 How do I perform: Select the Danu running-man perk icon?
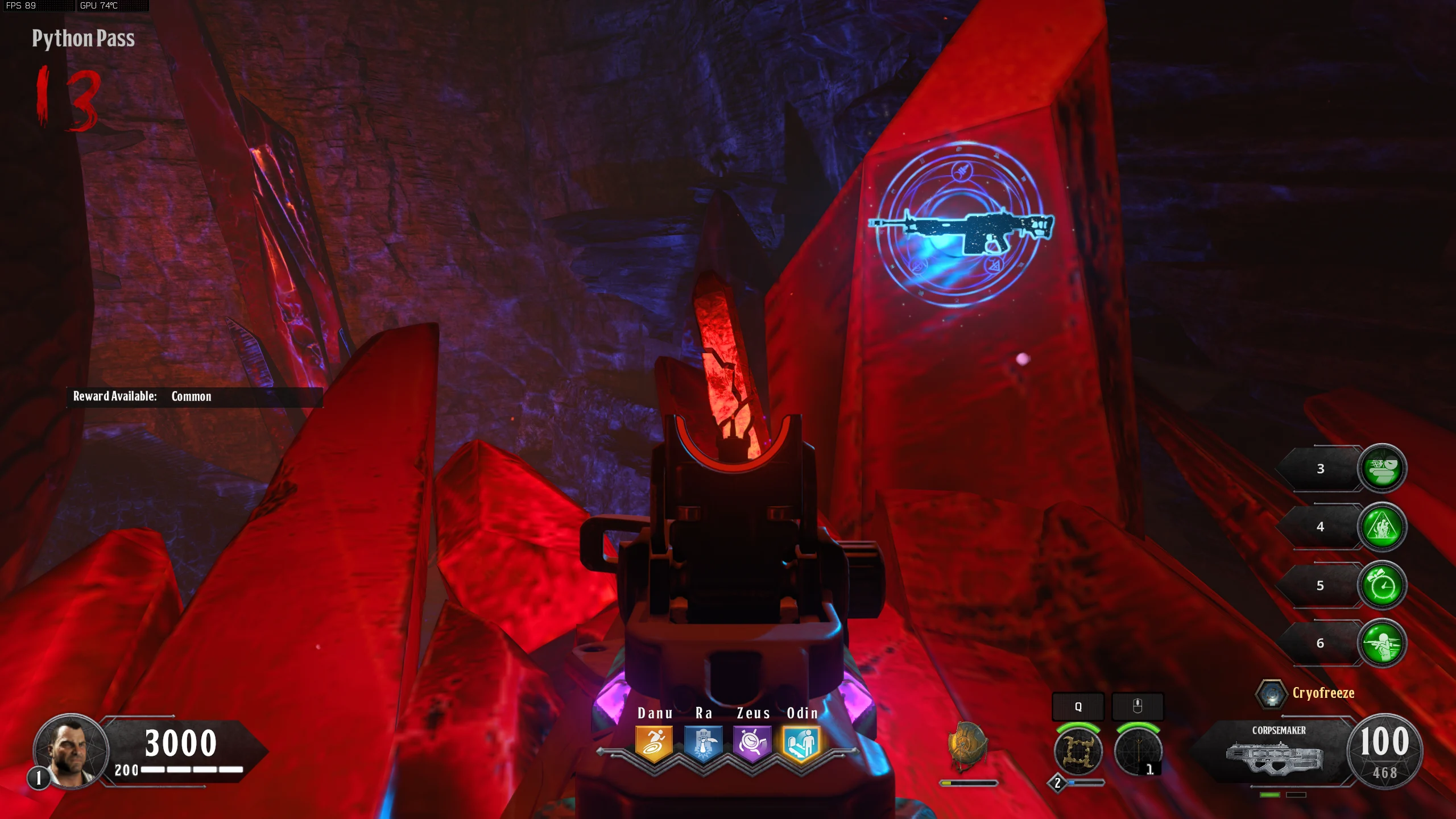654,743
